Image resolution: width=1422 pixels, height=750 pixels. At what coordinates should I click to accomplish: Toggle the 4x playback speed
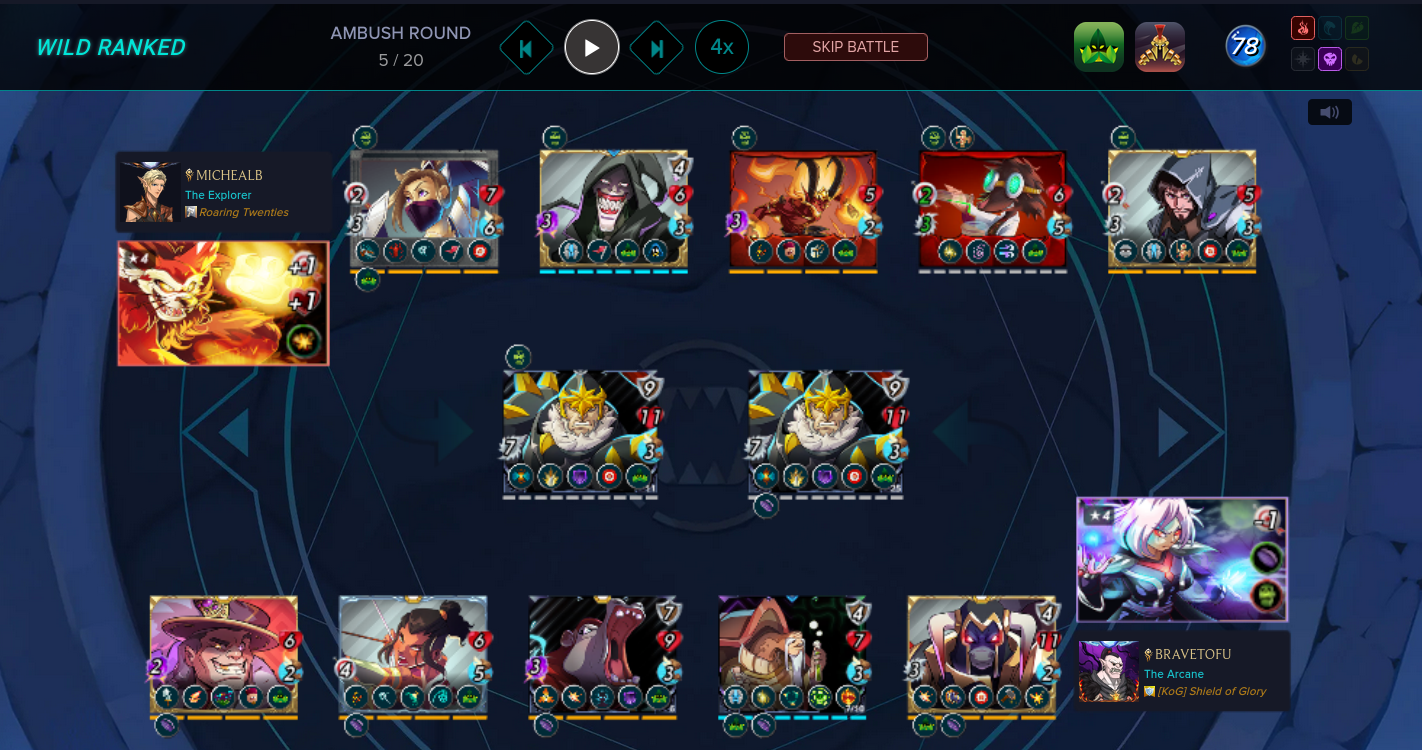coord(722,47)
